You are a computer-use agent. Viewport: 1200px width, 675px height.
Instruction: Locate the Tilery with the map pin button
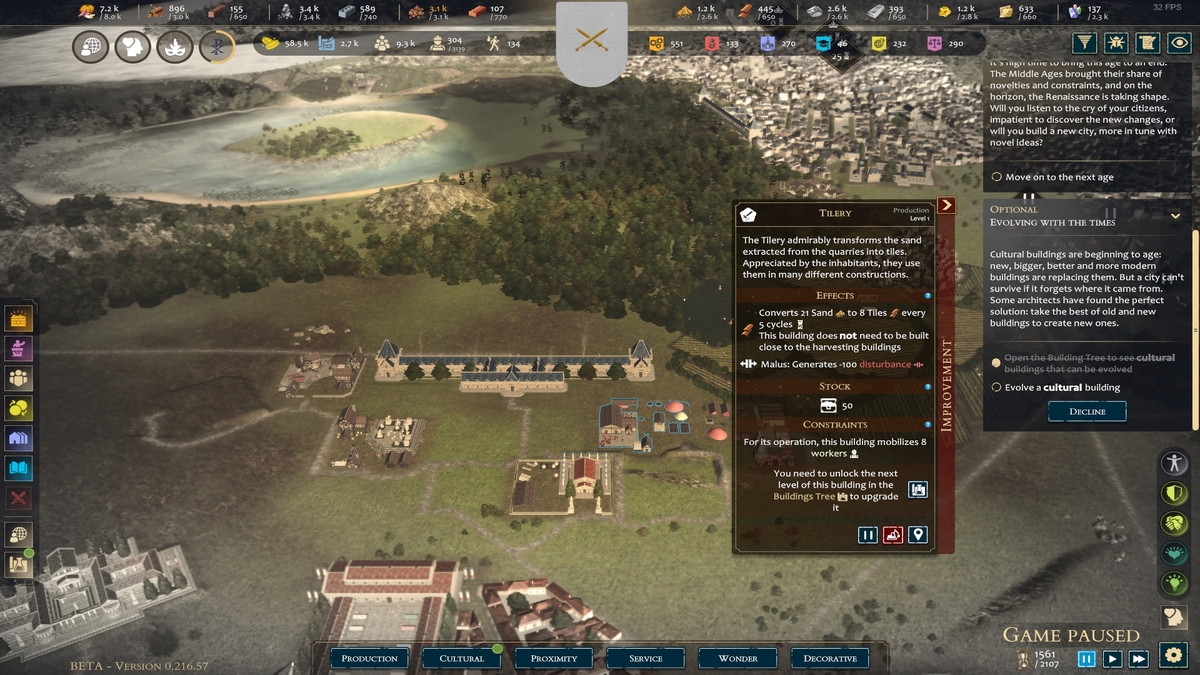pyautogui.click(x=917, y=535)
